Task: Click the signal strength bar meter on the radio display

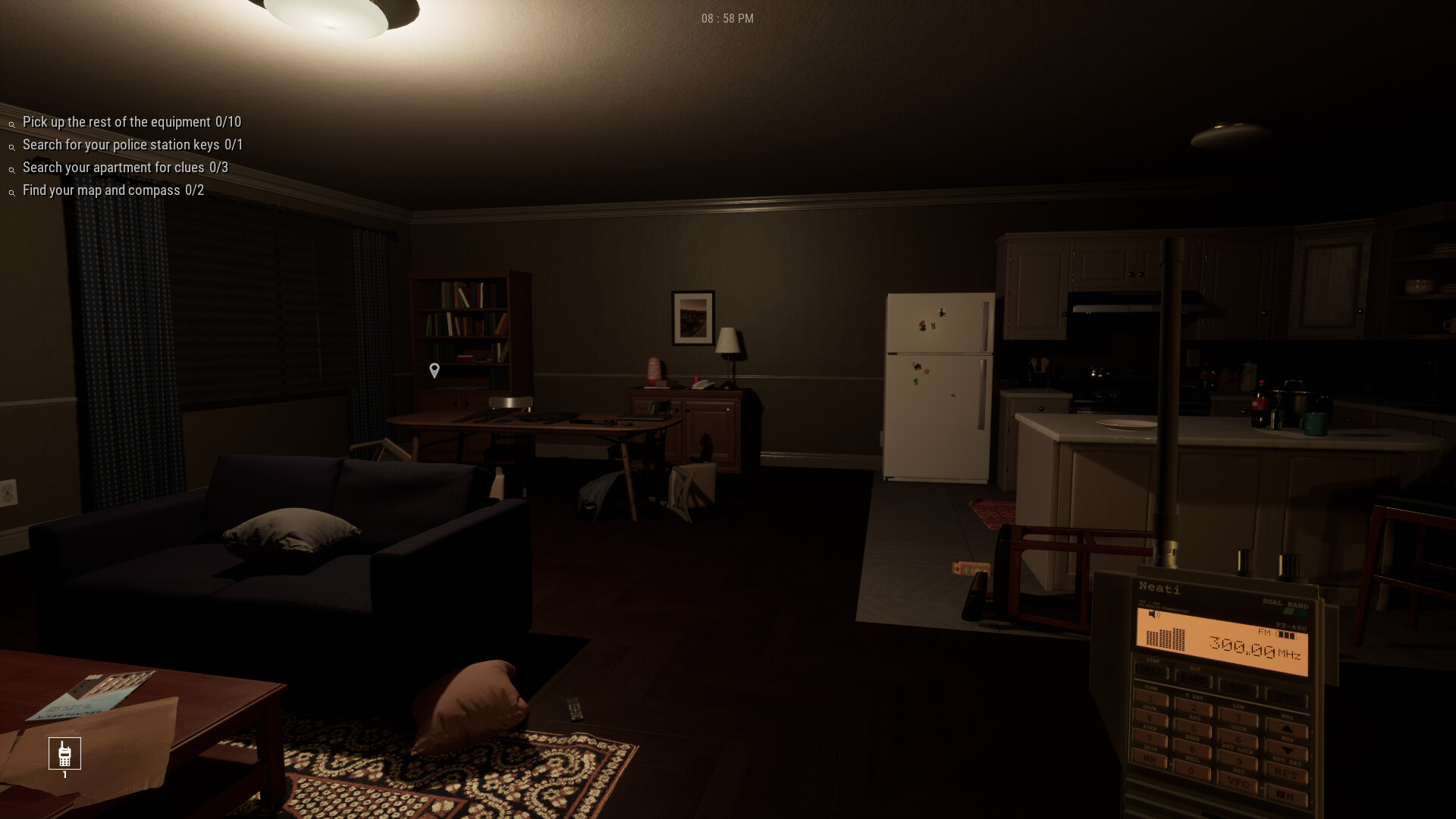Action: (x=1166, y=639)
